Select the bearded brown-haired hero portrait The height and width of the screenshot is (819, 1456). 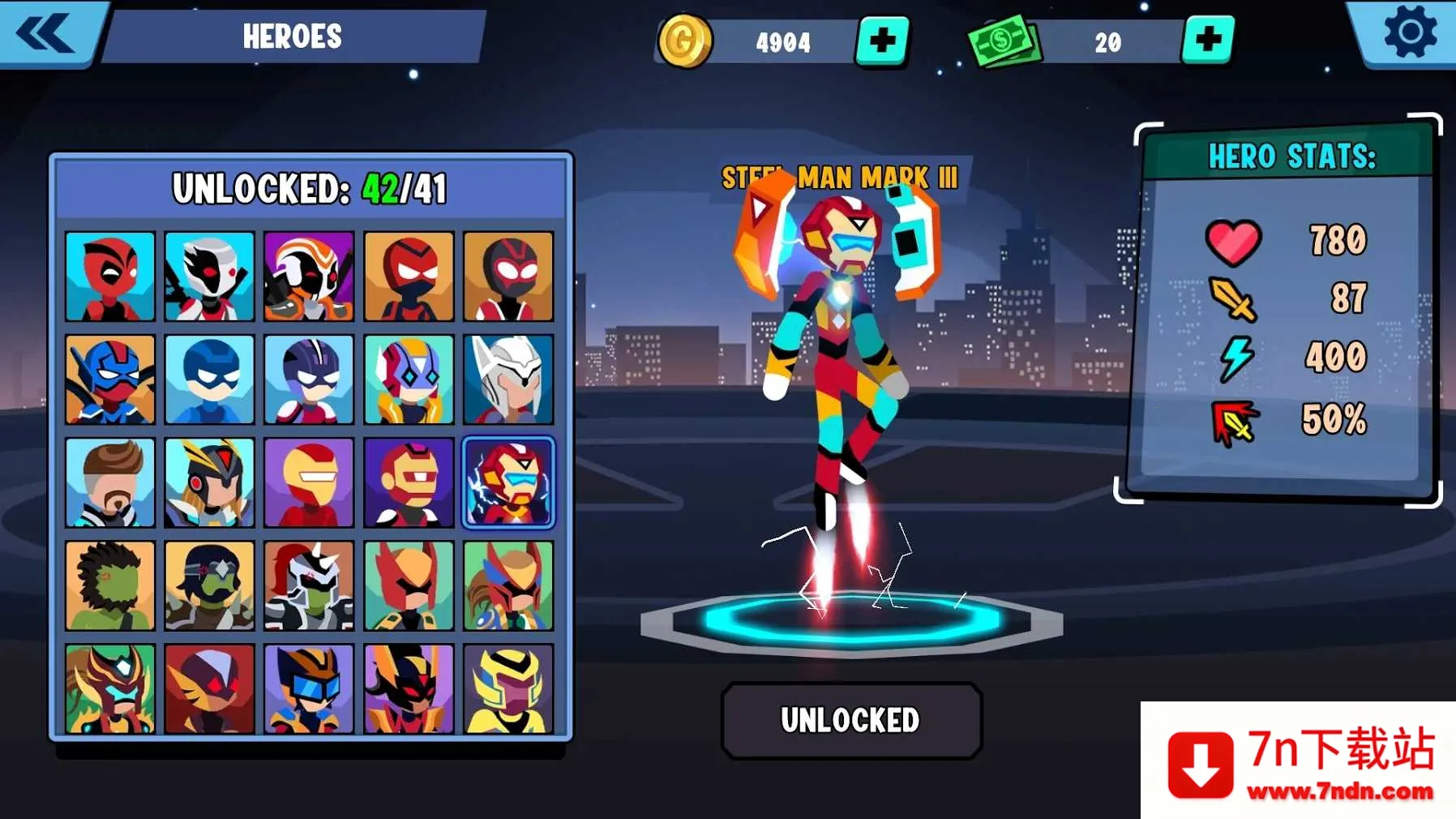click(x=110, y=483)
